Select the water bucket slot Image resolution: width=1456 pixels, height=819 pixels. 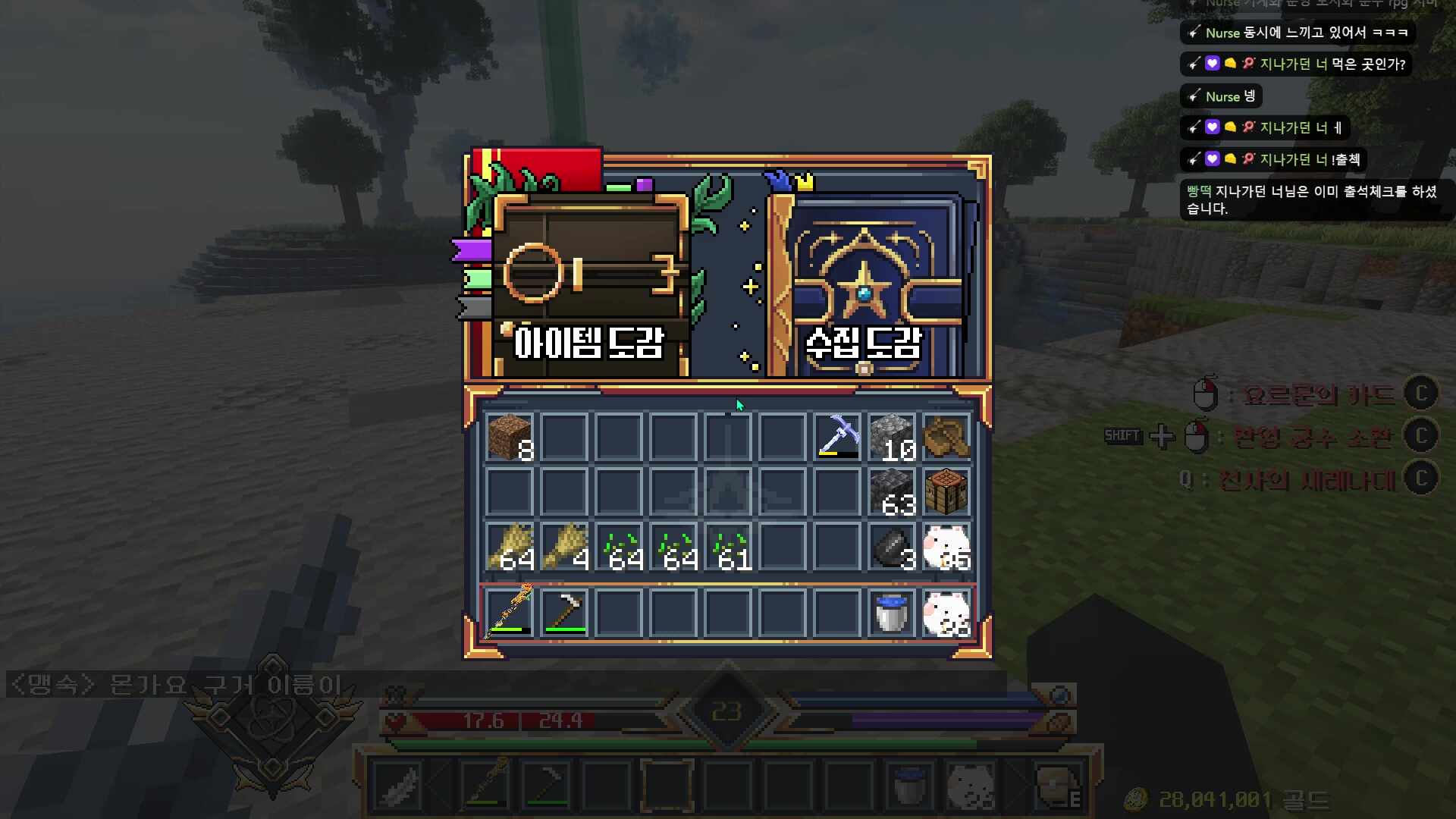coord(892,611)
